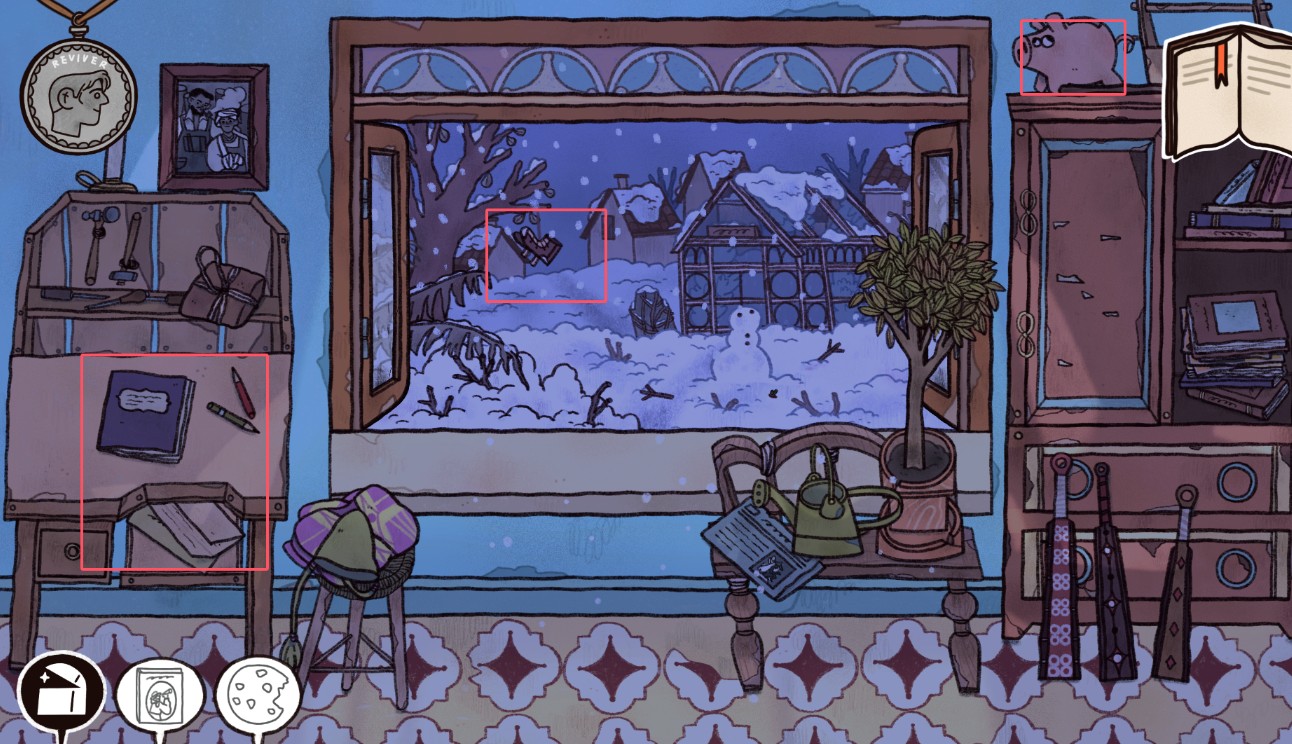This screenshot has width=1292, height=744.
Task: Click the Reviver medallion portrait
Action: click(x=78, y=98)
